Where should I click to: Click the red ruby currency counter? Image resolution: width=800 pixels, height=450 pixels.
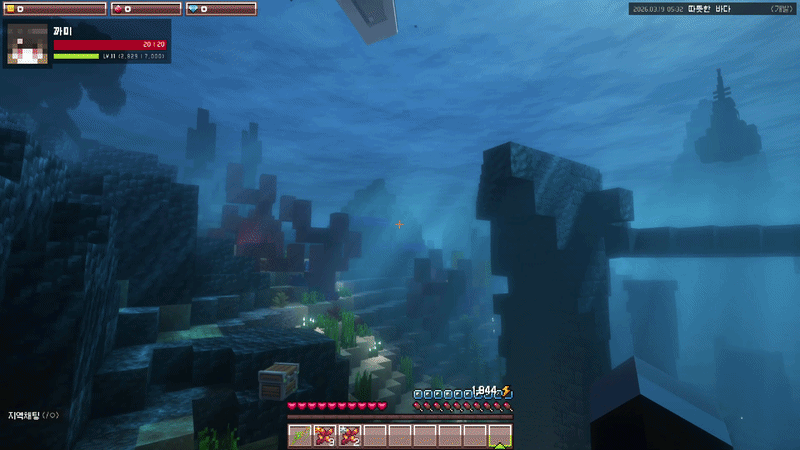point(144,8)
